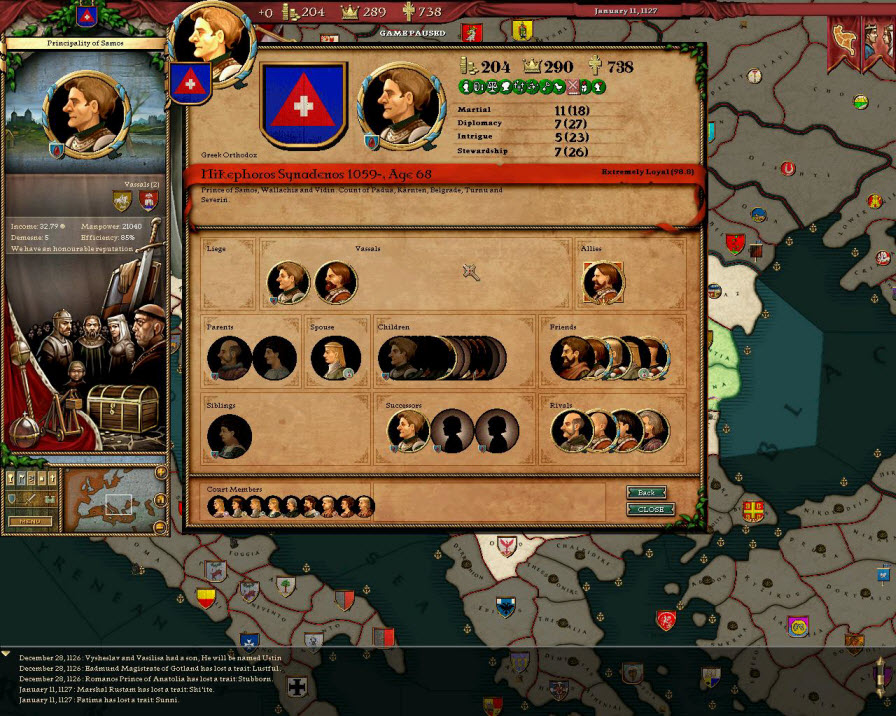Close the character info window

[650, 509]
